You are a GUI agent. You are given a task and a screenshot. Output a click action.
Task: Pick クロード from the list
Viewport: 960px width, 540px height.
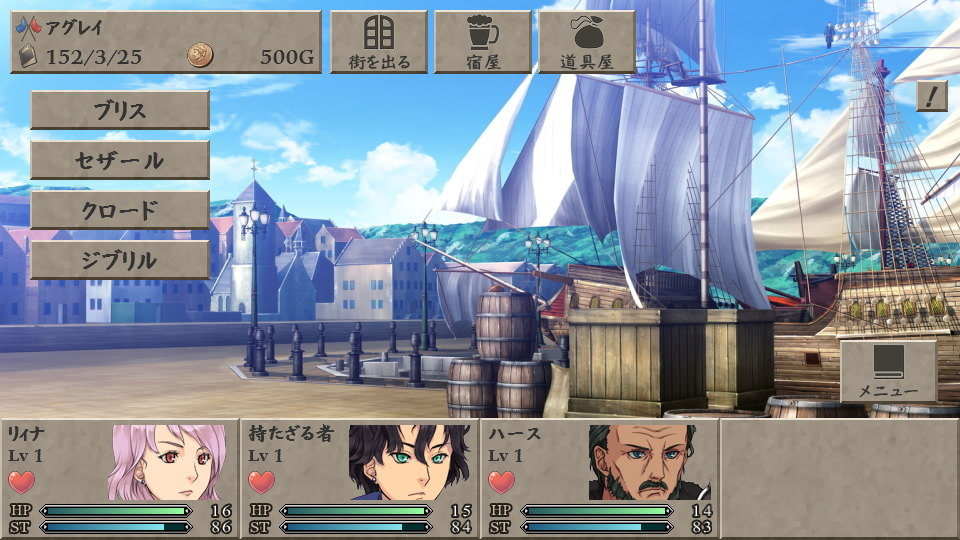point(120,210)
